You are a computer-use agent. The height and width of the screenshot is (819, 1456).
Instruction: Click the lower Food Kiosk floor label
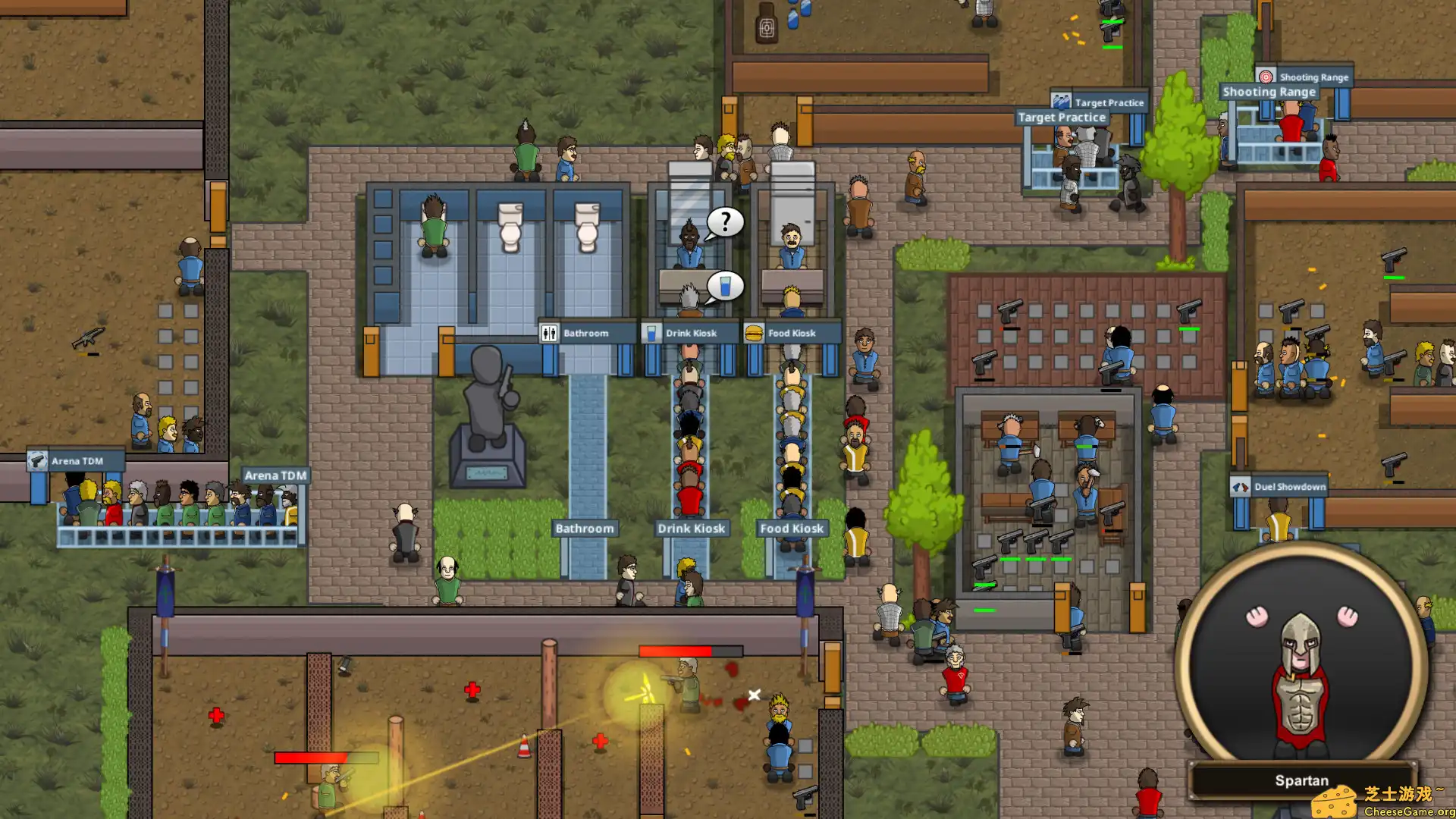pos(792,528)
